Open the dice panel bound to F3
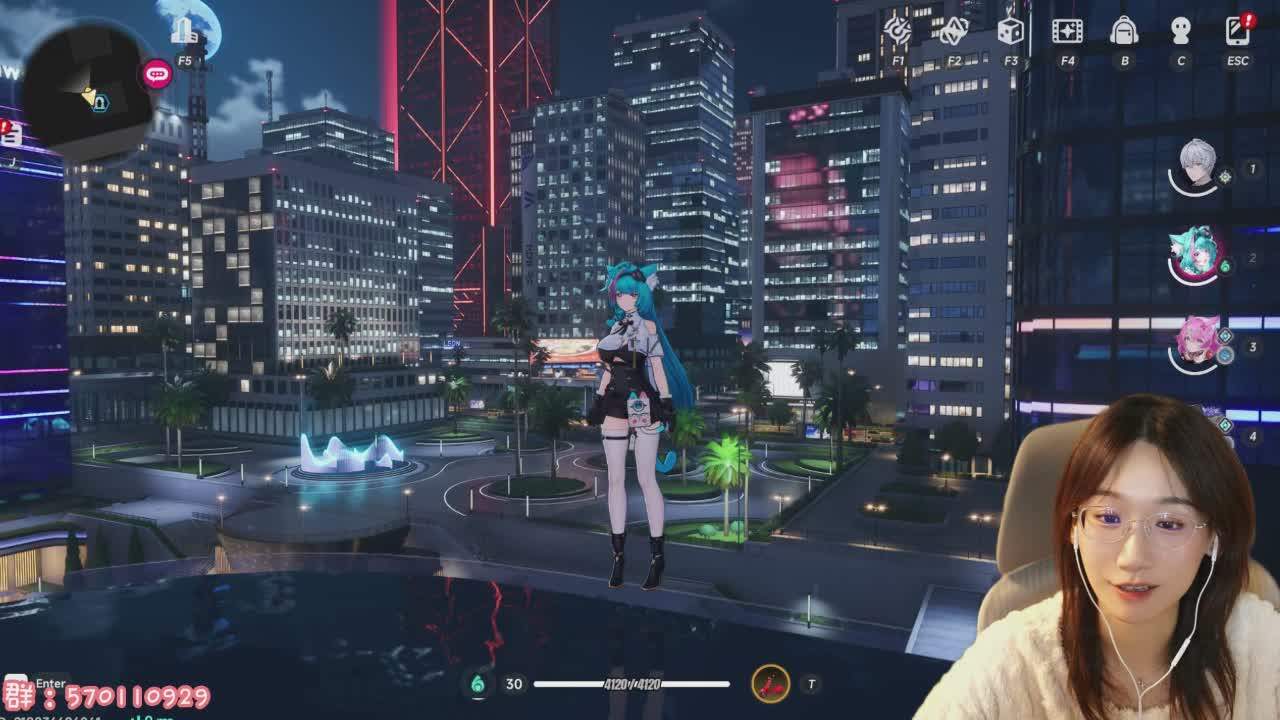This screenshot has width=1280, height=720. pos(1010,32)
